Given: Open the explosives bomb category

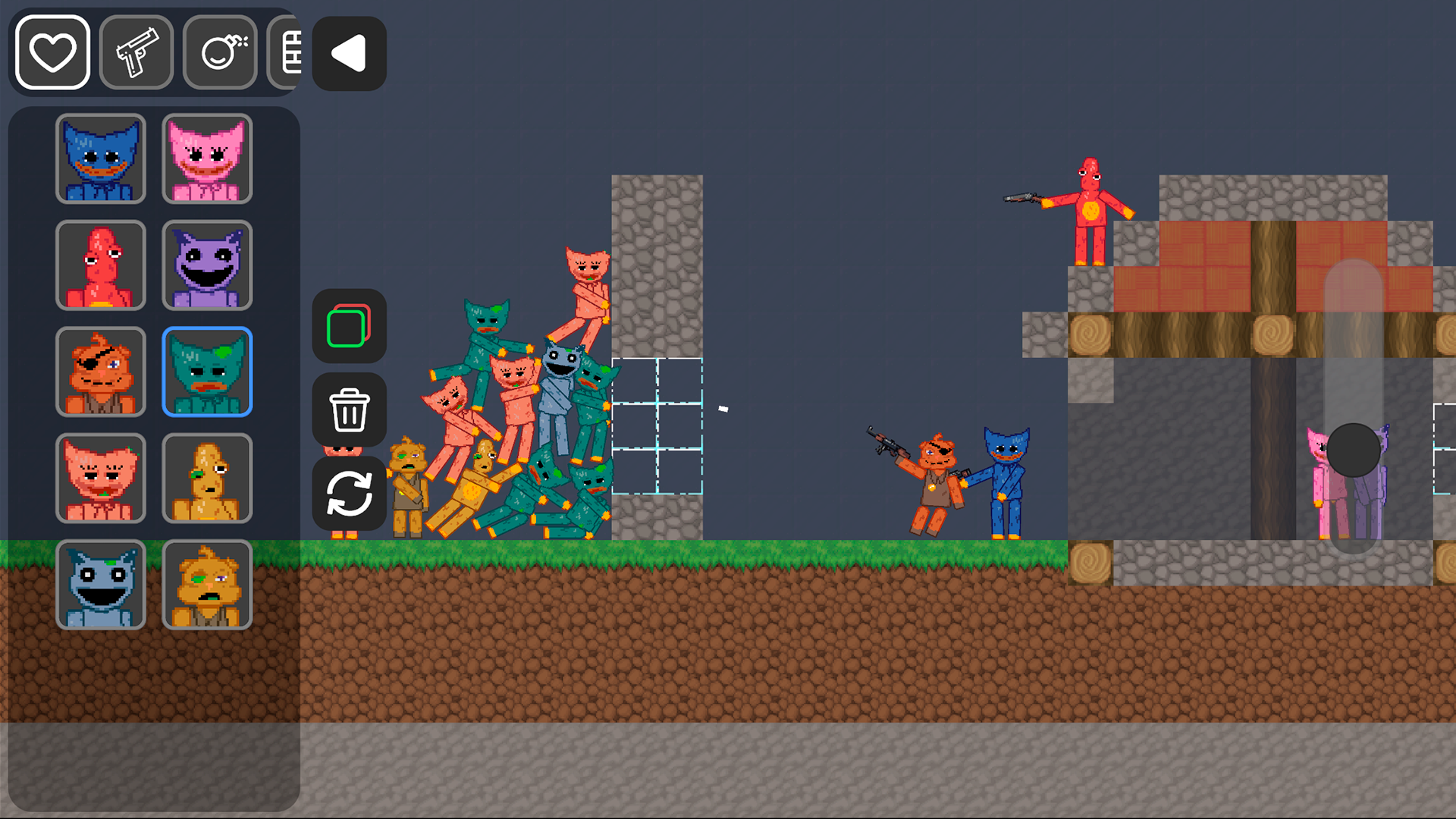Looking at the screenshot, I should 220,52.
